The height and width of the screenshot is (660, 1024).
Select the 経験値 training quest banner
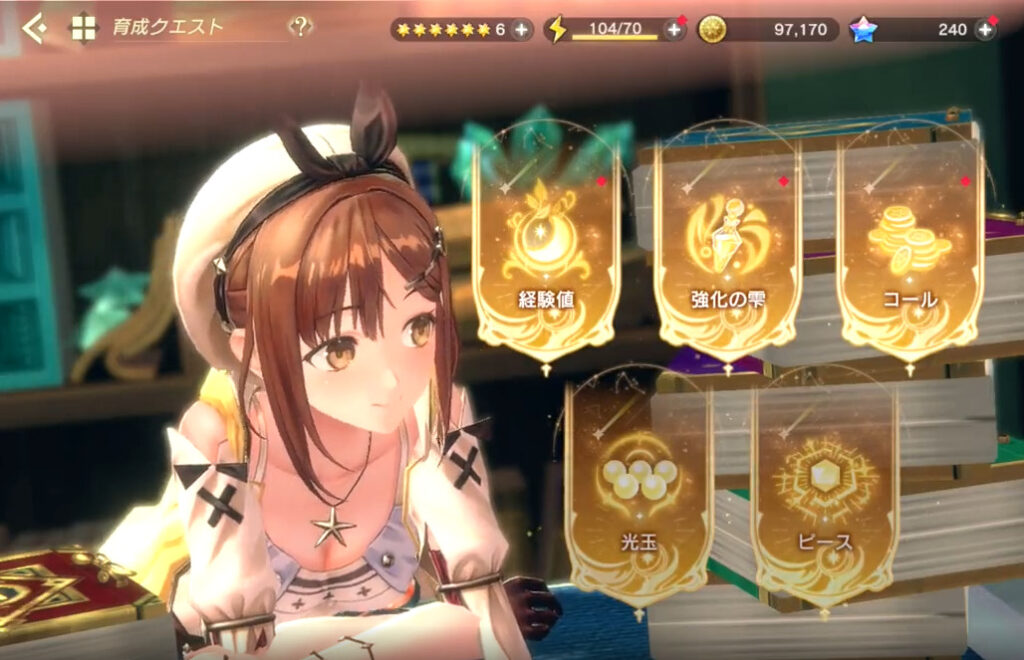click(x=546, y=245)
